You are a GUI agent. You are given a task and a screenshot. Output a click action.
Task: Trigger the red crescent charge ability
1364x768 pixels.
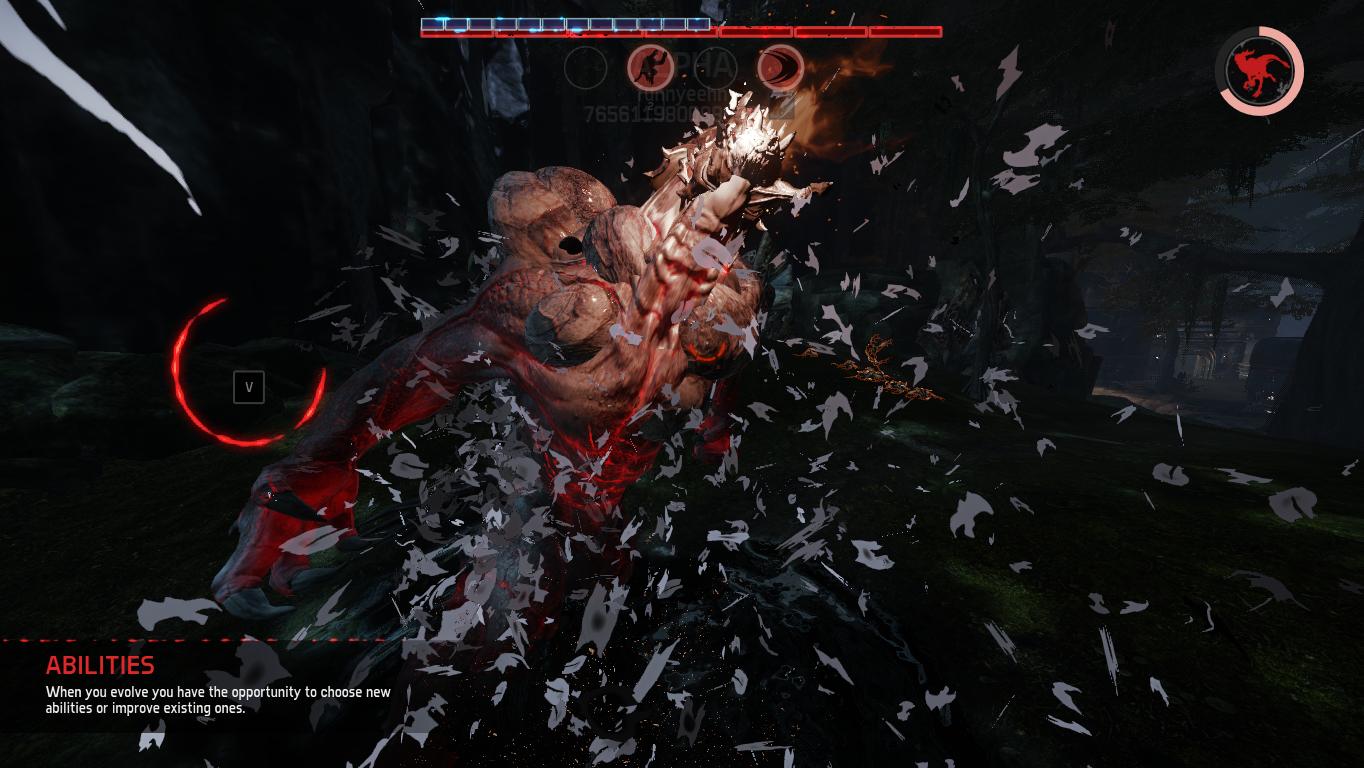[x=780, y=68]
